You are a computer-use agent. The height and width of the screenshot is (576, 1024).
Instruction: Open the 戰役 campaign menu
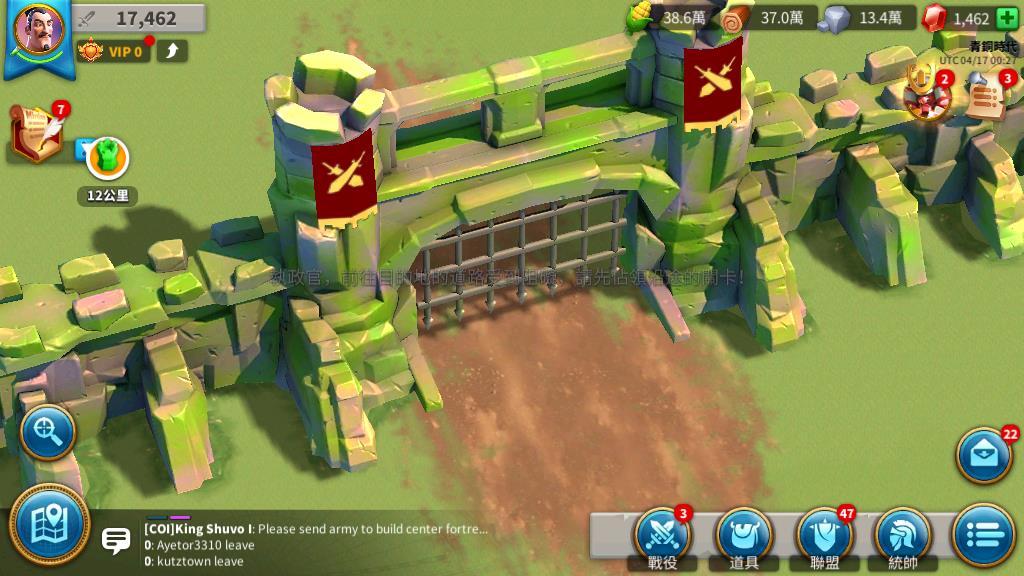[x=662, y=537]
